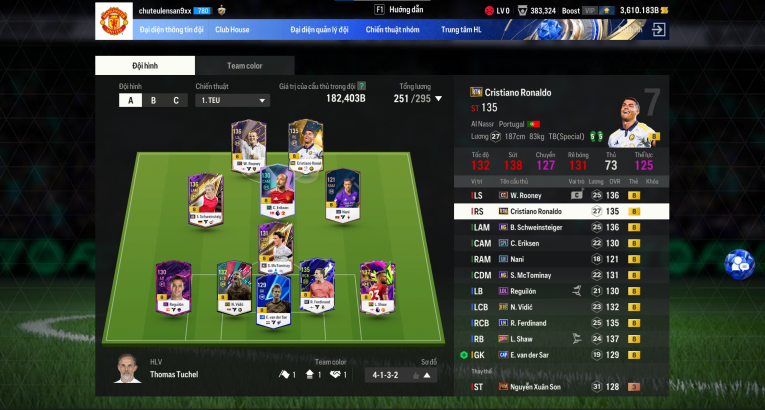Open the Chiến thuật dropdown showing 1. TEU
This screenshot has height=410, width=765.
233,100
